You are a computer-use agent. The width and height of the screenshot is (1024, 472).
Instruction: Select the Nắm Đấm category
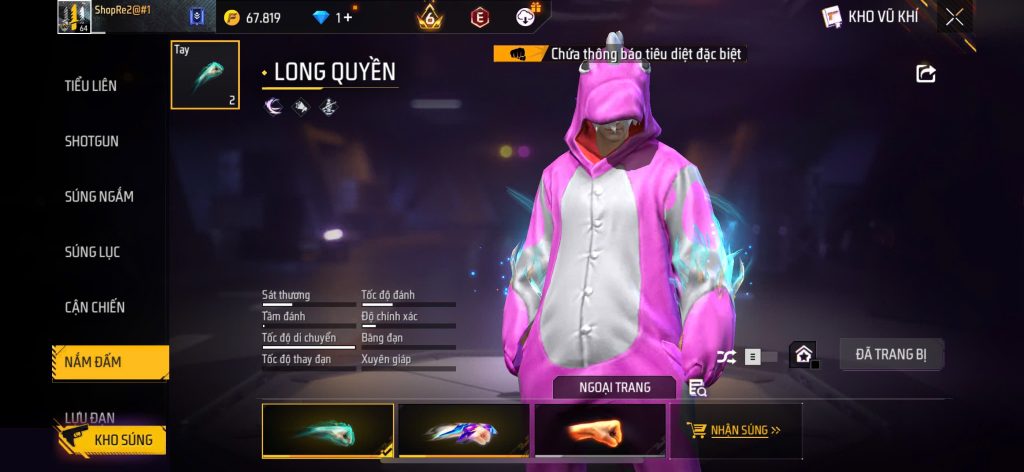[x=93, y=362]
